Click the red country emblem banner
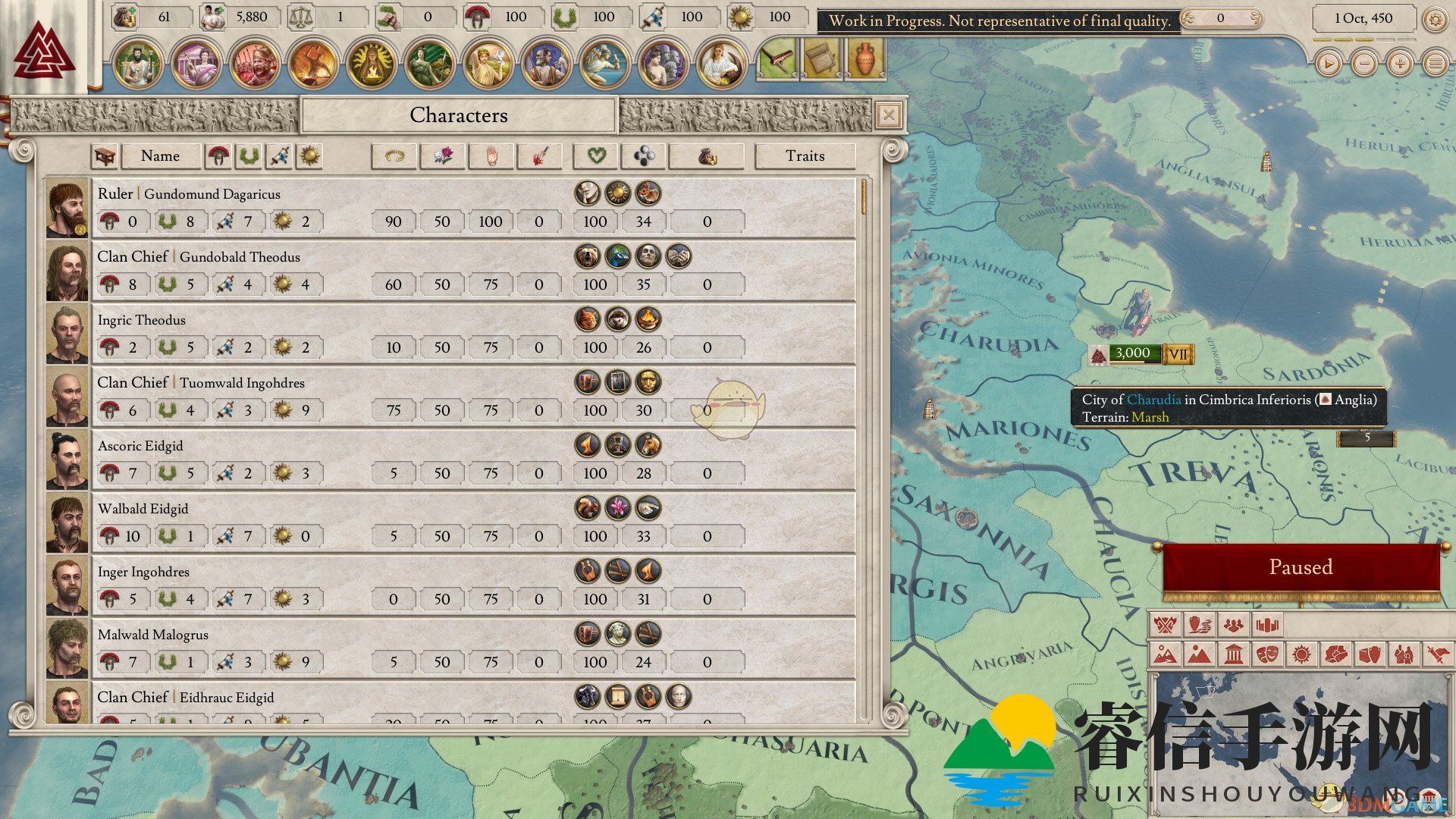The height and width of the screenshot is (819, 1456). 45,49
